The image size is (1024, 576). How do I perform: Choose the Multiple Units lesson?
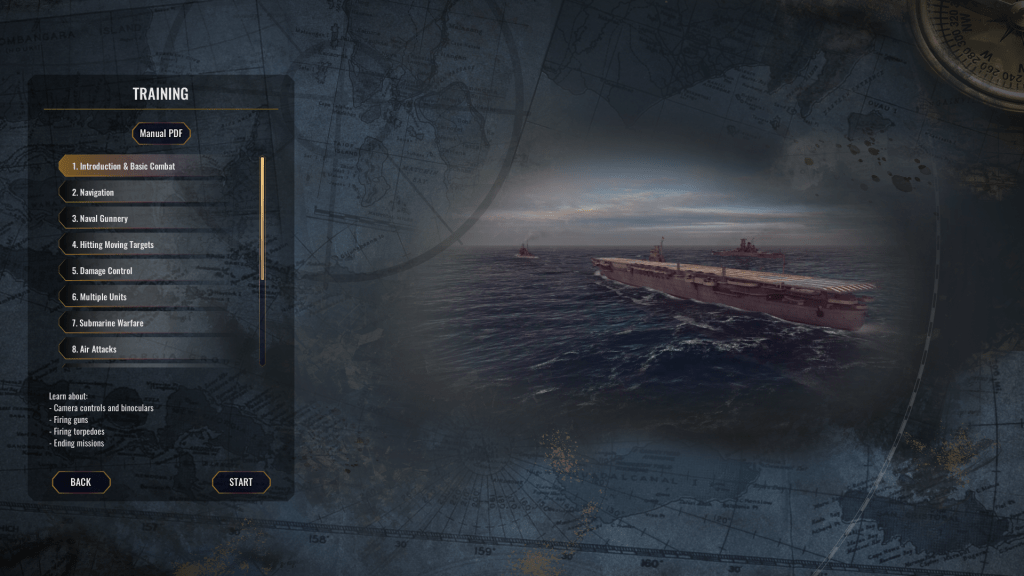click(x=99, y=297)
